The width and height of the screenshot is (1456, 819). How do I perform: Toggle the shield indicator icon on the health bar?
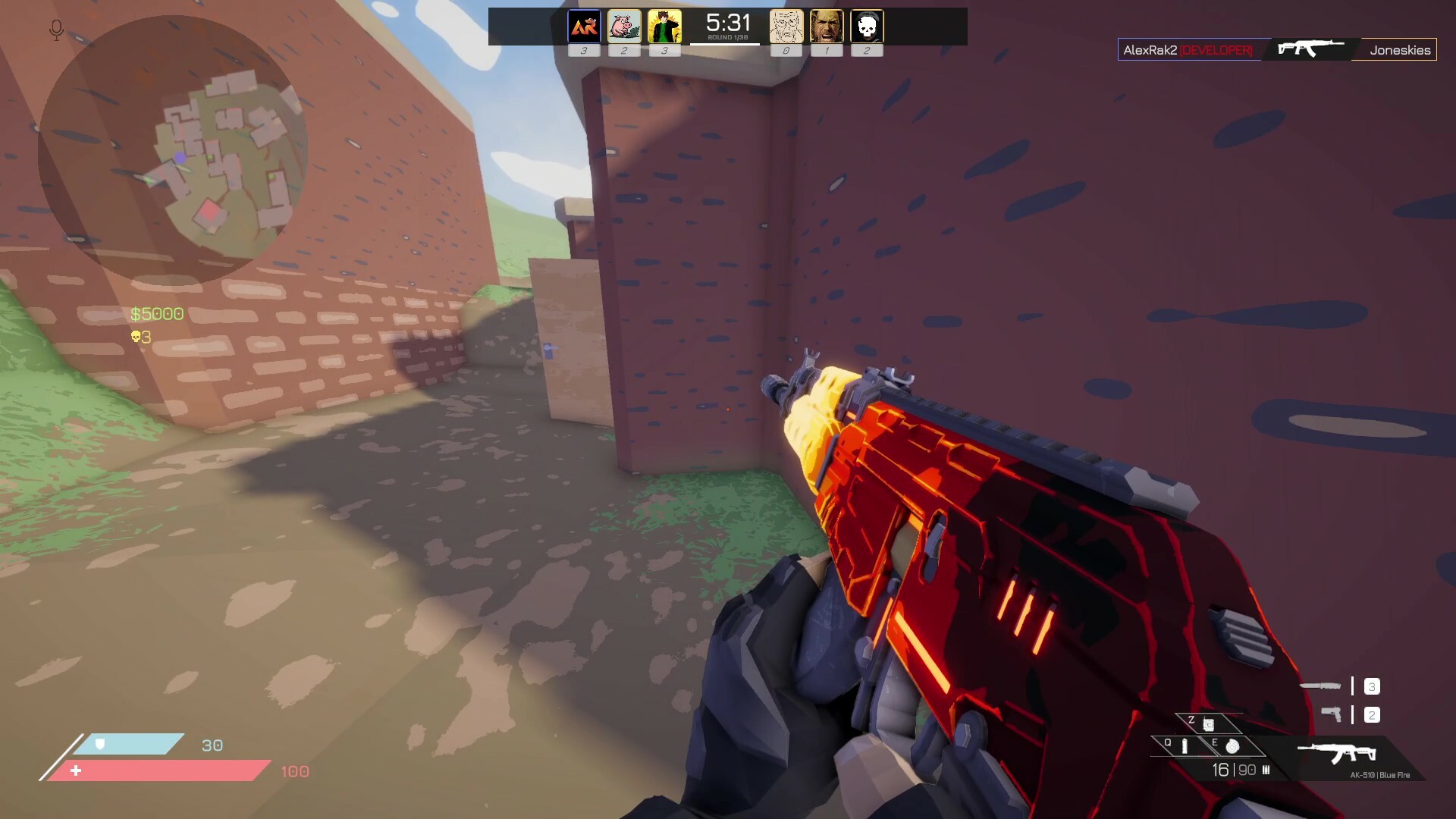[99, 745]
